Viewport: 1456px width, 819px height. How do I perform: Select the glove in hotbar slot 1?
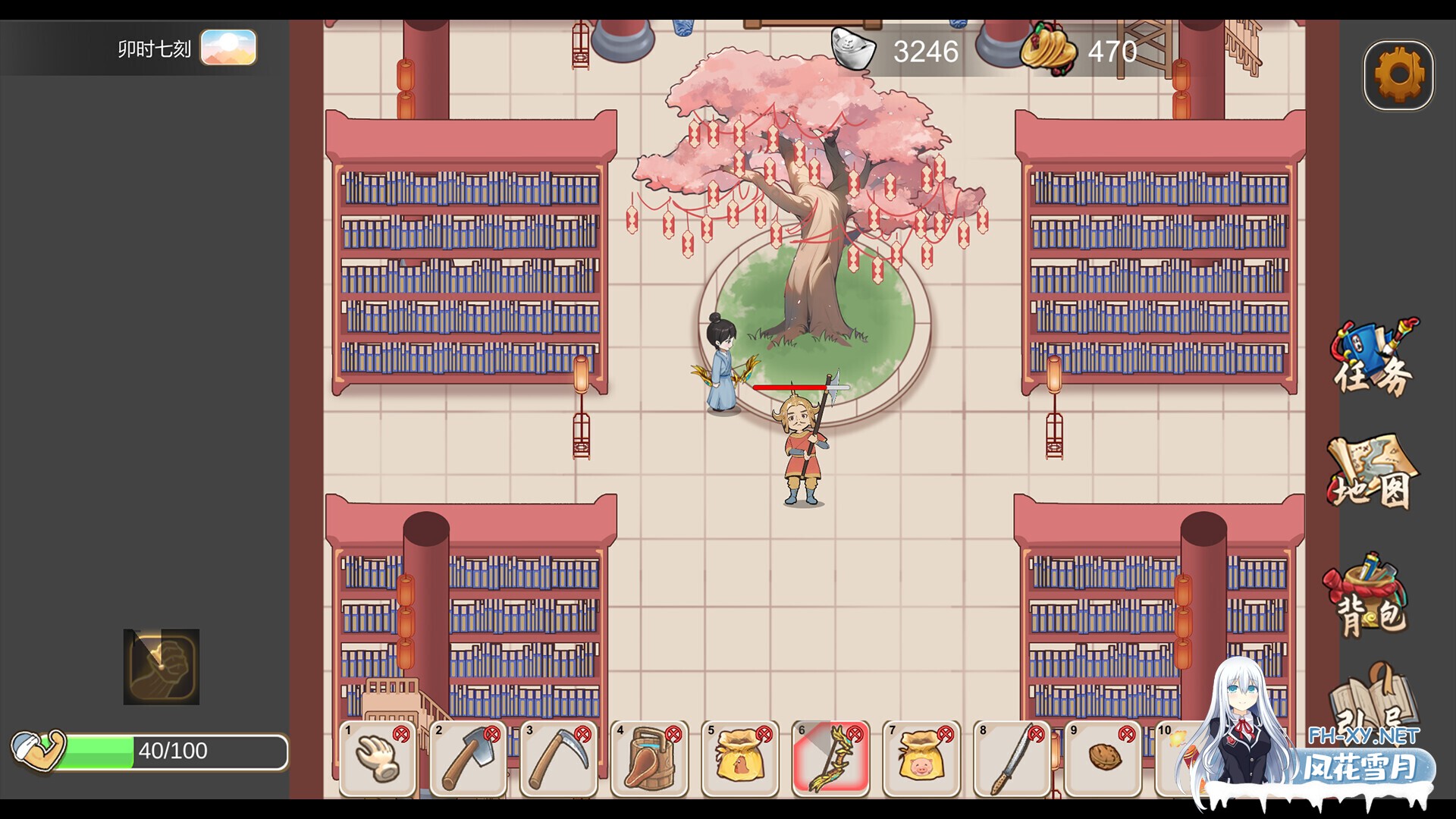pyautogui.click(x=377, y=762)
